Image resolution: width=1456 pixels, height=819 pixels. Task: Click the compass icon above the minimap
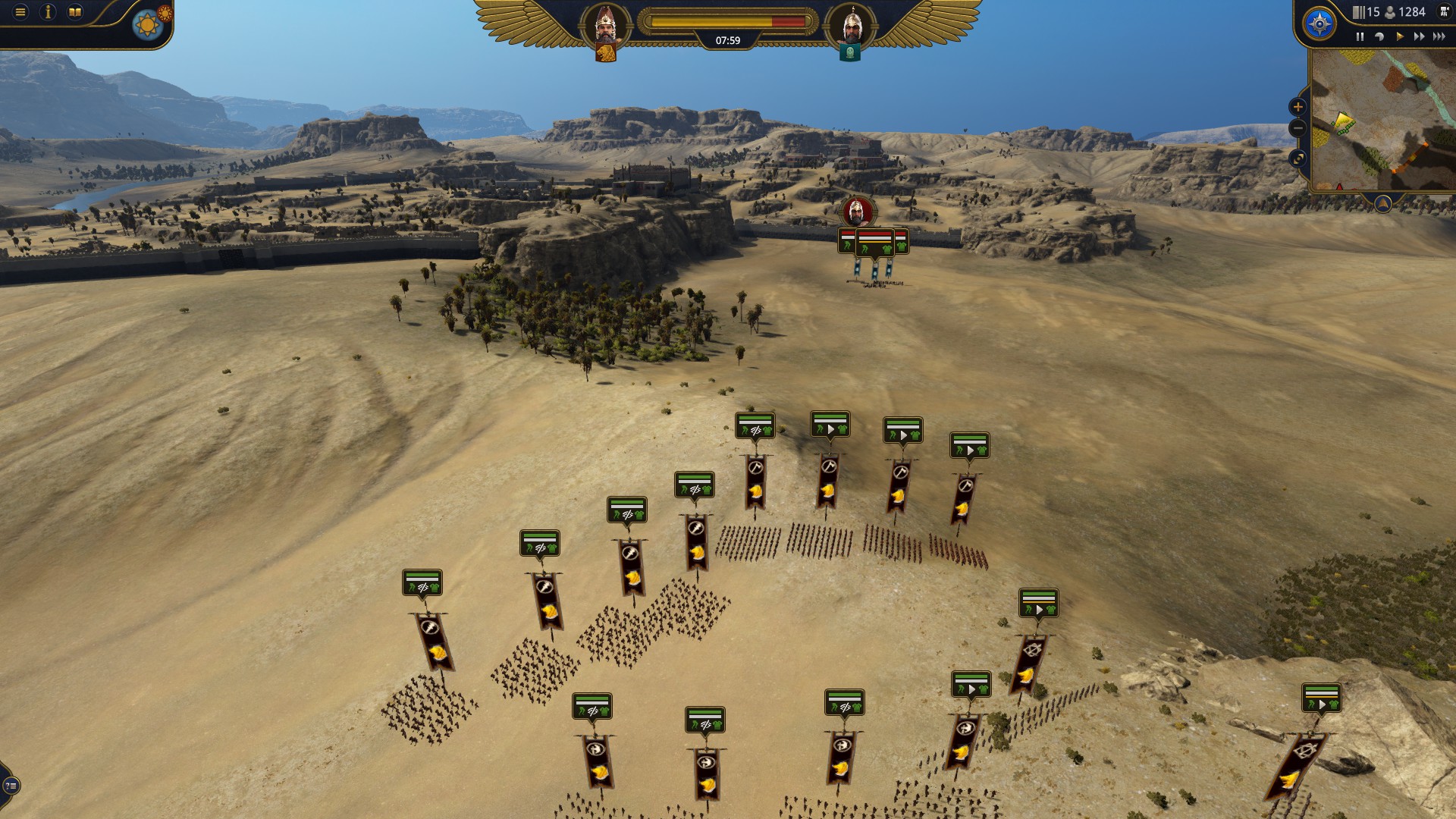pyautogui.click(x=1320, y=24)
